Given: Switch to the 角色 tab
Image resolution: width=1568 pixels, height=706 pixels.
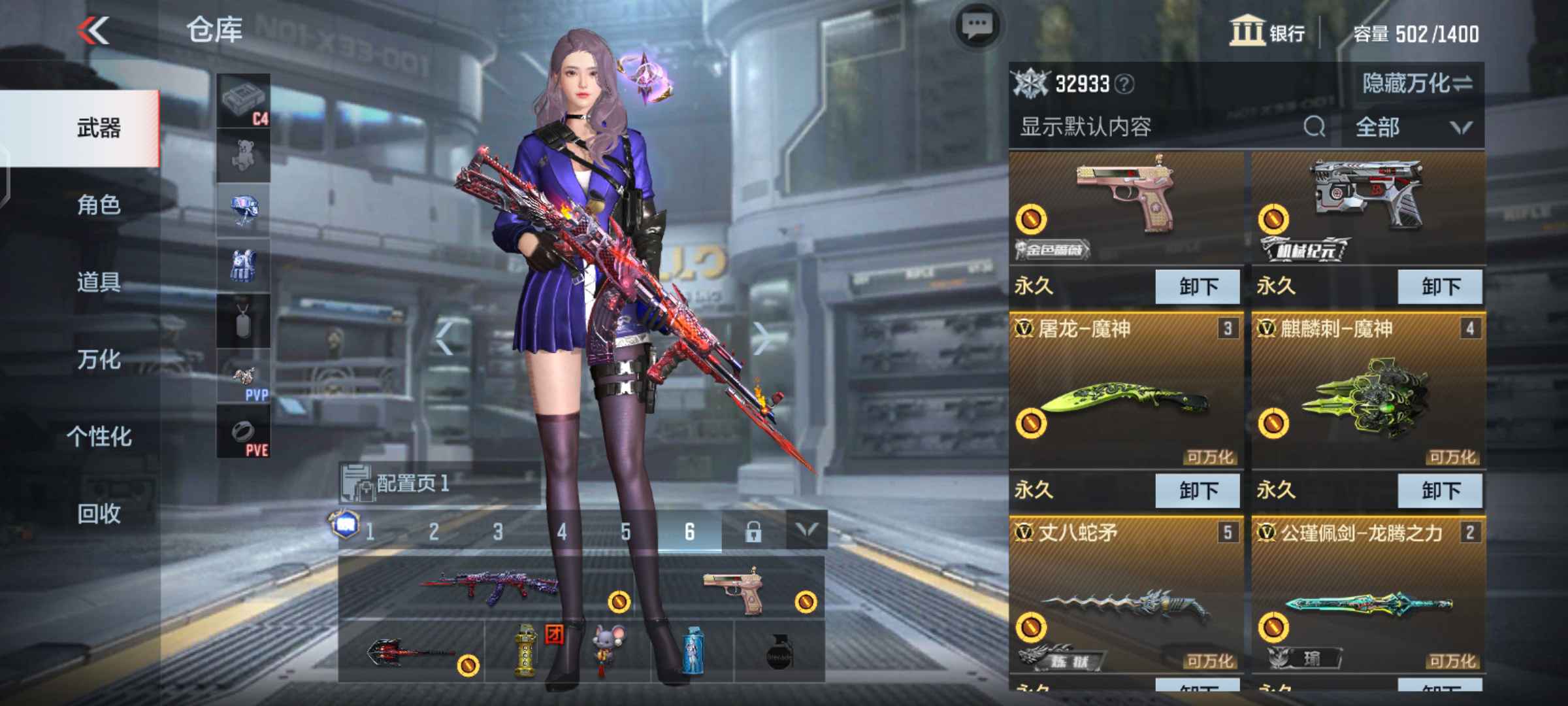Looking at the screenshot, I should pos(98,205).
